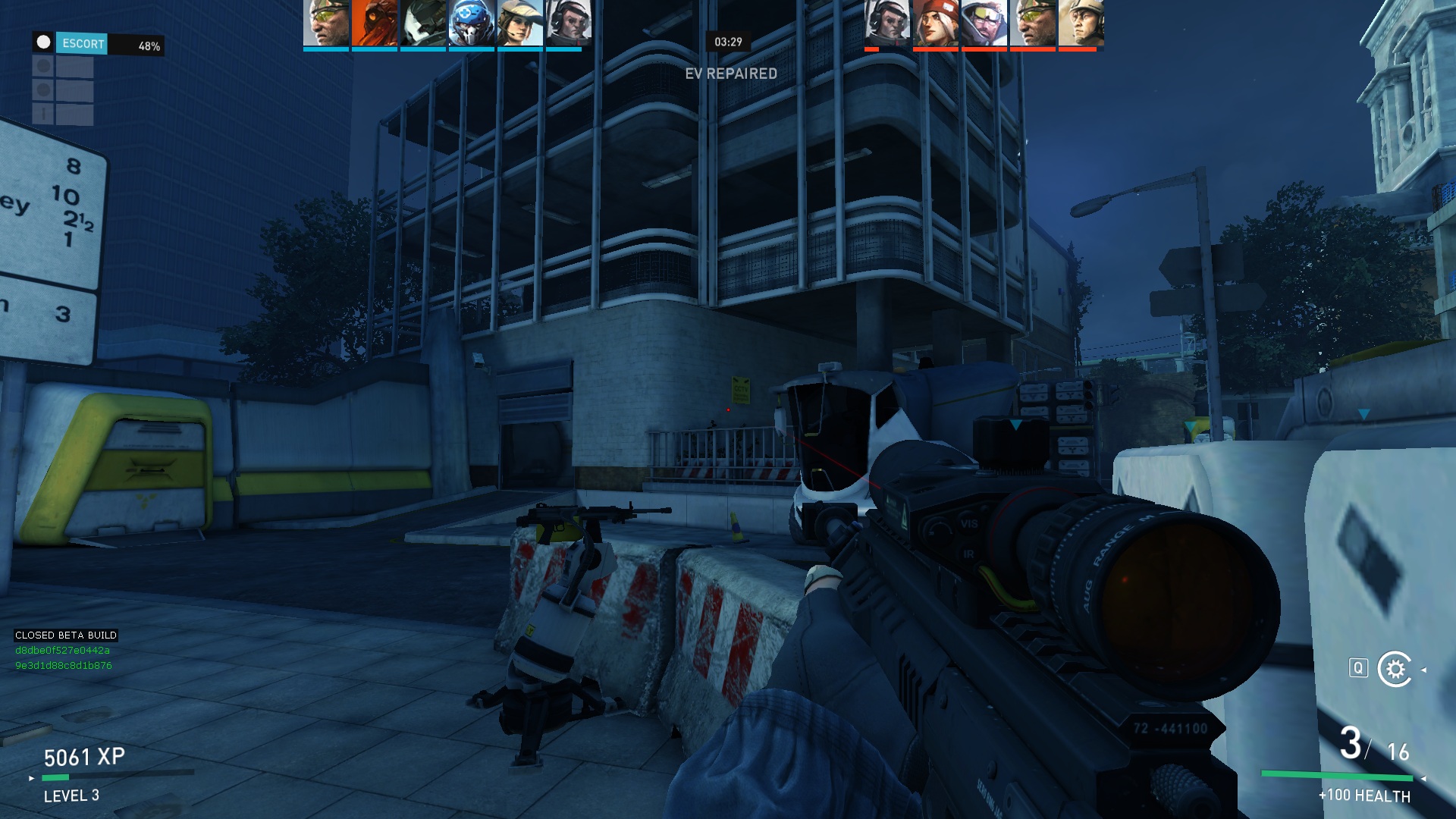
Task: Select the ESCORT objective tracker
Action: click(x=83, y=44)
